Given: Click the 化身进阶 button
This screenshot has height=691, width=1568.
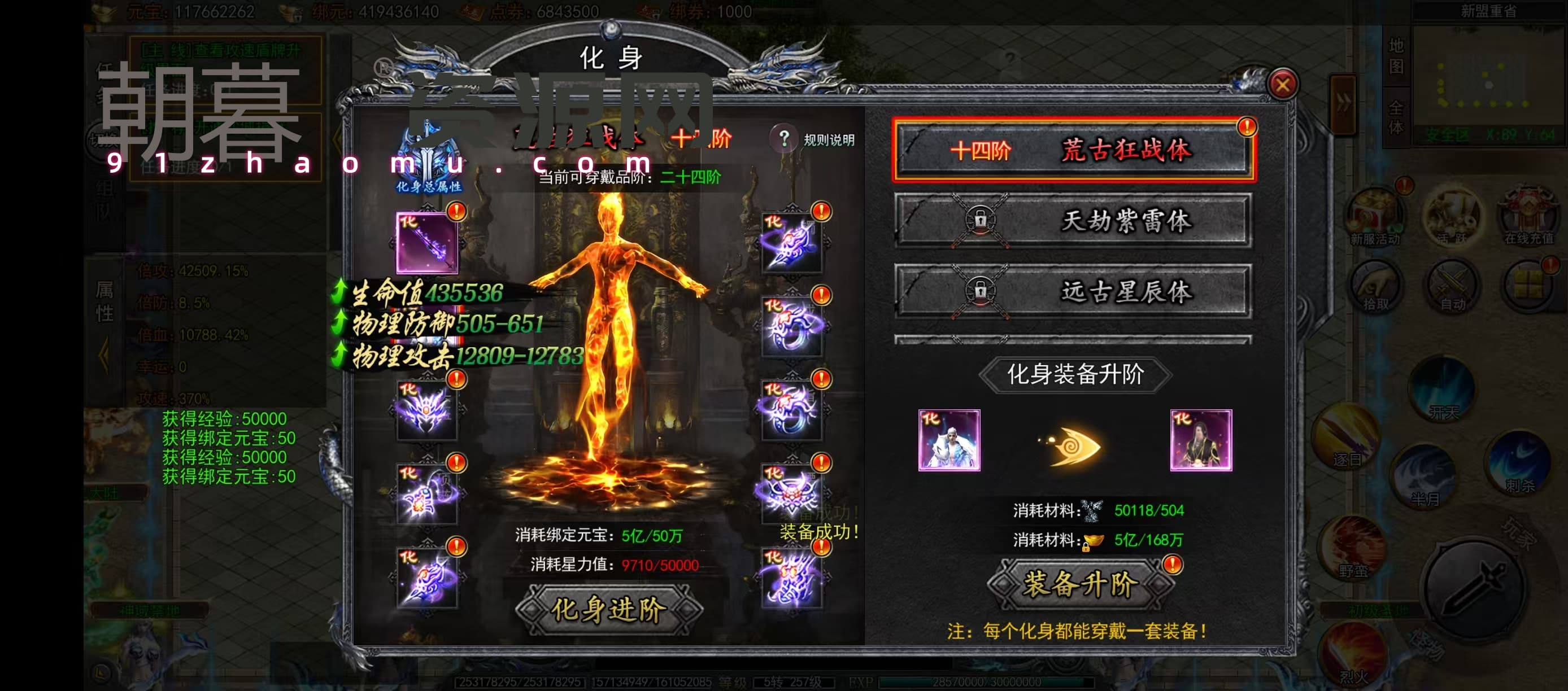Looking at the screenshot, I should (609, 609).
